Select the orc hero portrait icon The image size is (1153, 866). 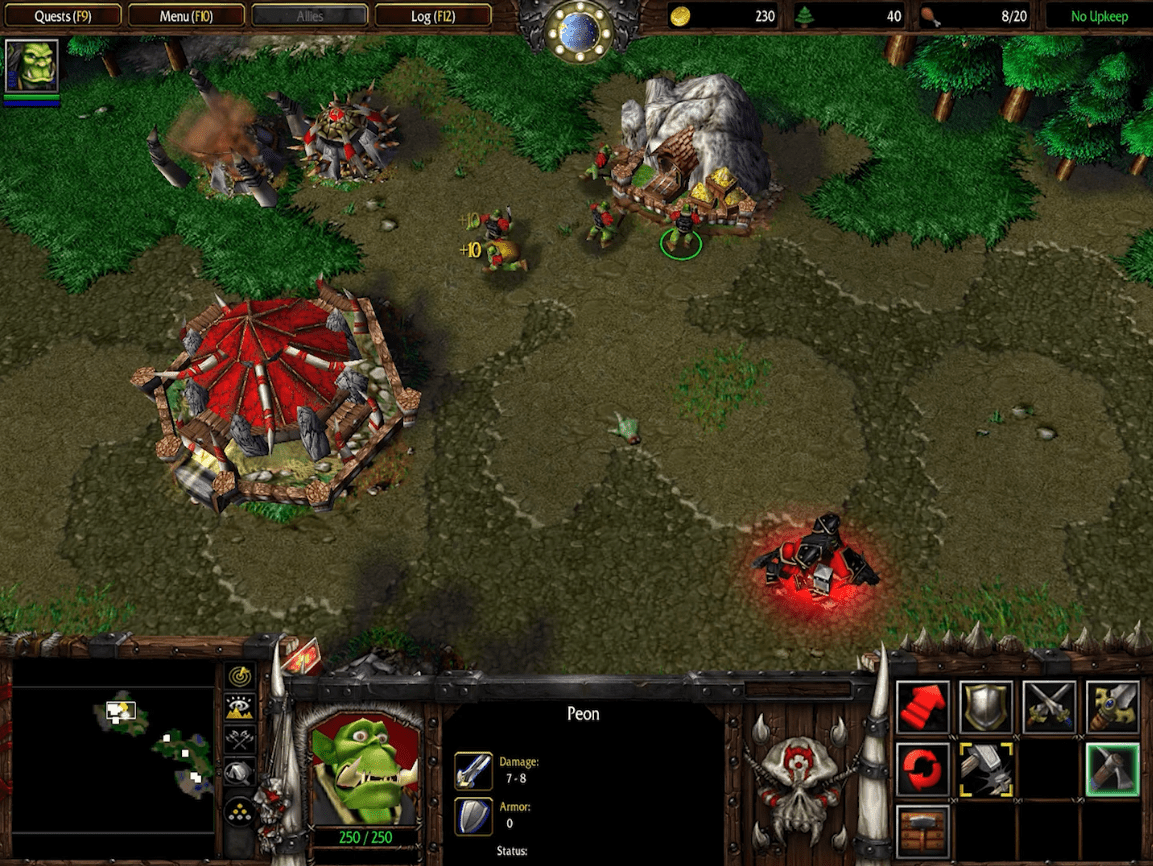[32, 66]
